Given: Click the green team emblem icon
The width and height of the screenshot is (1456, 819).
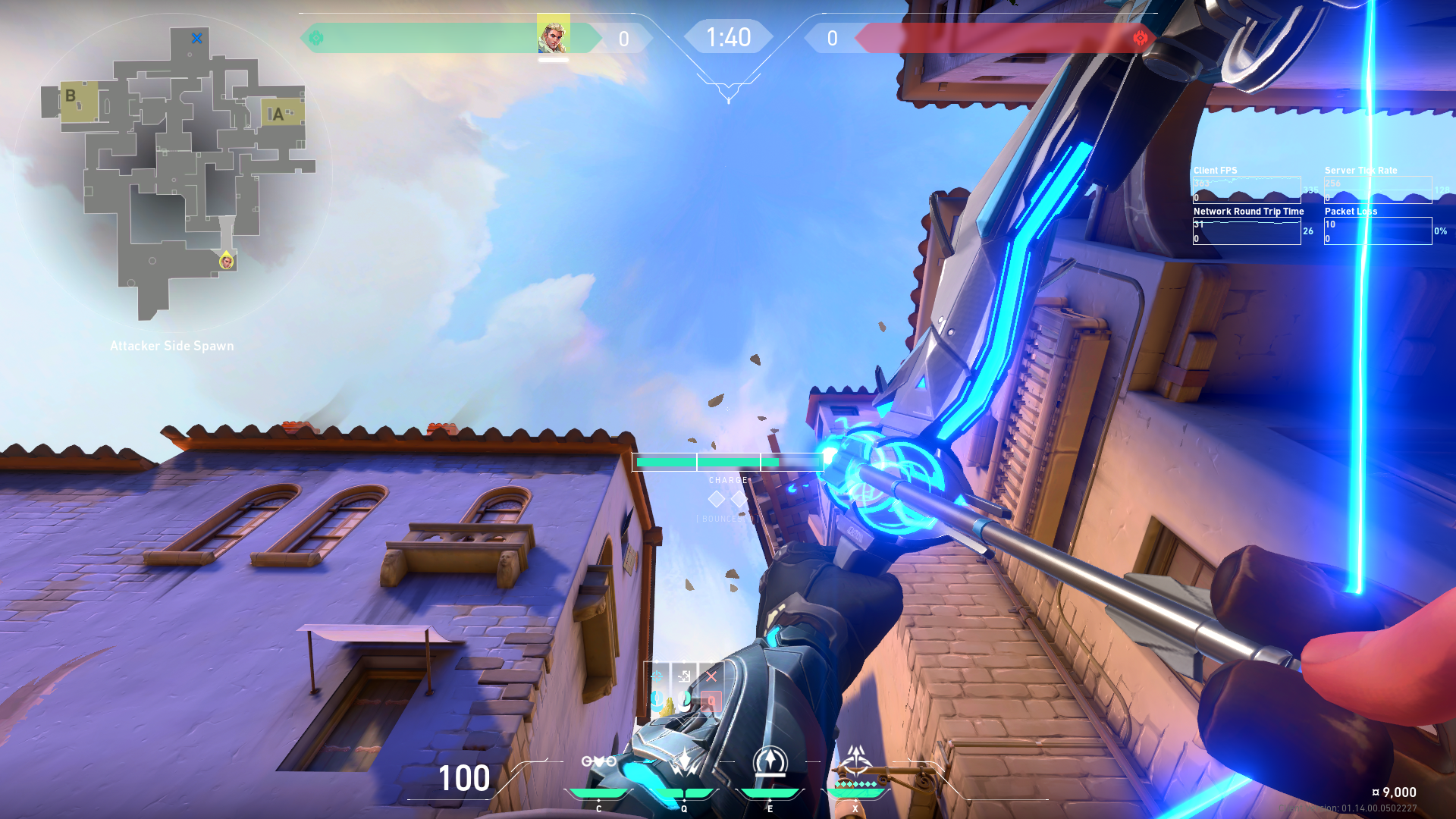Looking at the screenshot, I should pos(316,38).
